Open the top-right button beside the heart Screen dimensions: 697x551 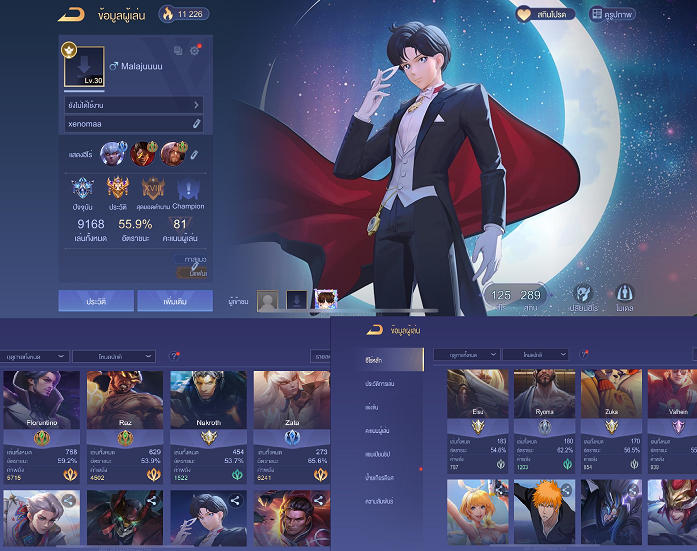coord(609,15)
